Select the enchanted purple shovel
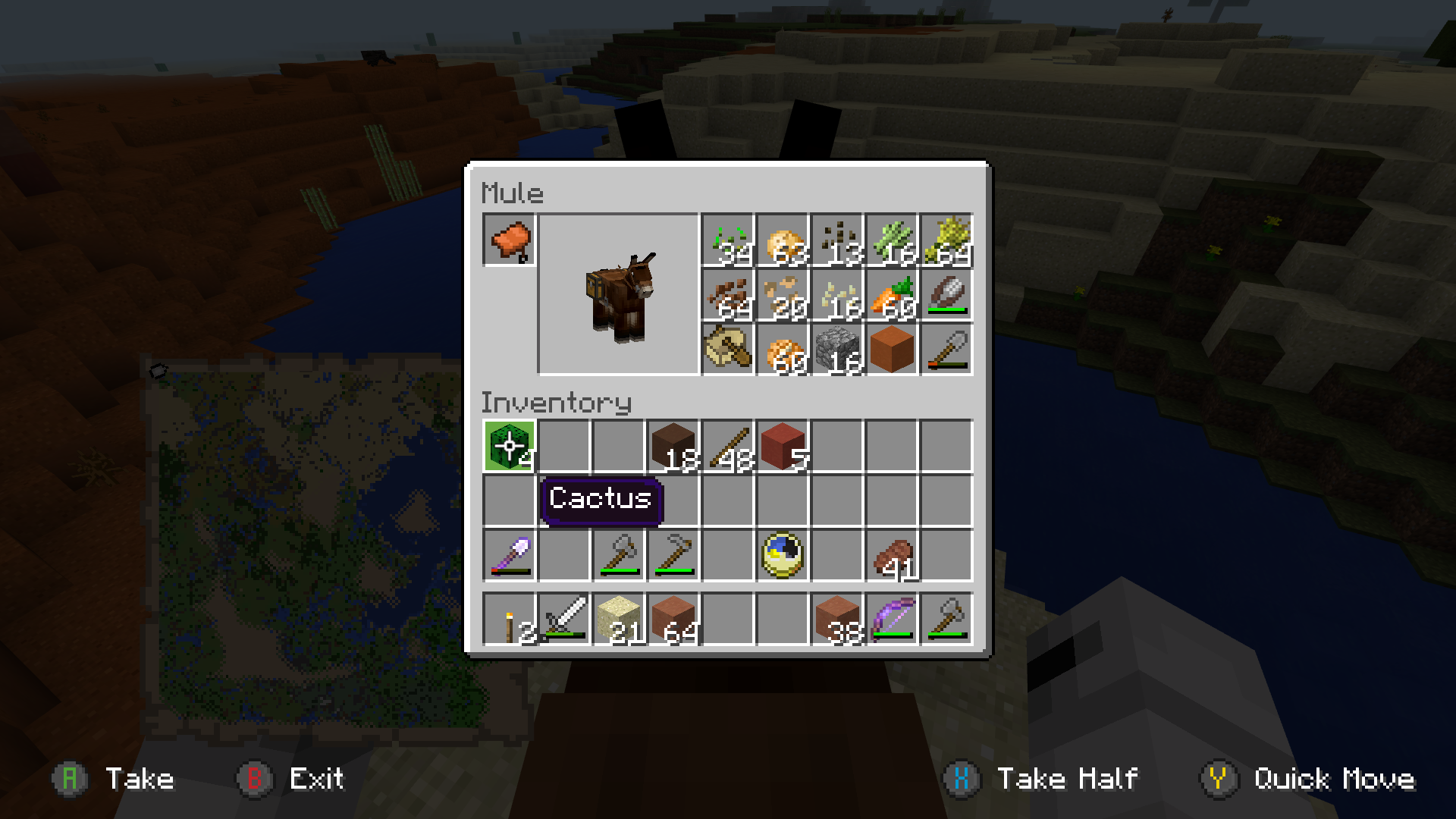 (510, 555)
